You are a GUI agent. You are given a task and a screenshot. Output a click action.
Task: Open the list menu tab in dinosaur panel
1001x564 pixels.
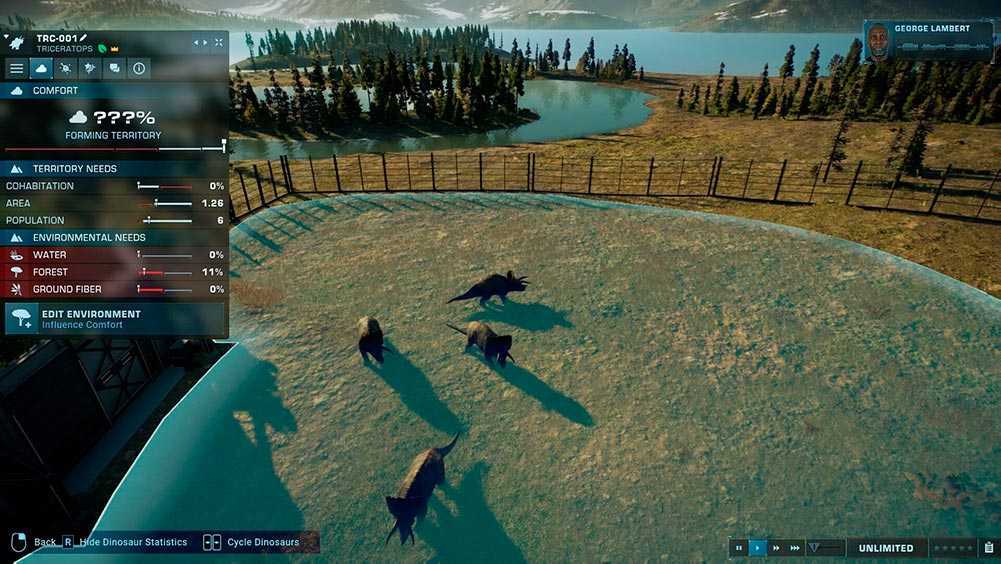tap(16, 68)
